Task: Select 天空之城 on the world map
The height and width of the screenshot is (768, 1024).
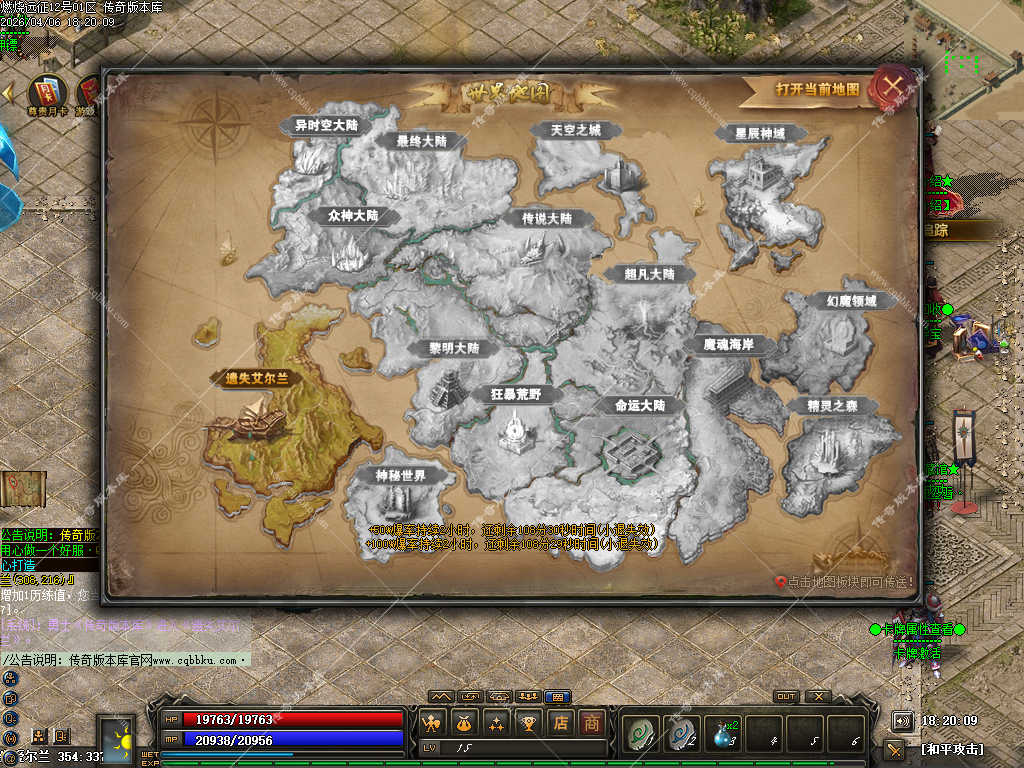Action: click(x=576, y=130)
